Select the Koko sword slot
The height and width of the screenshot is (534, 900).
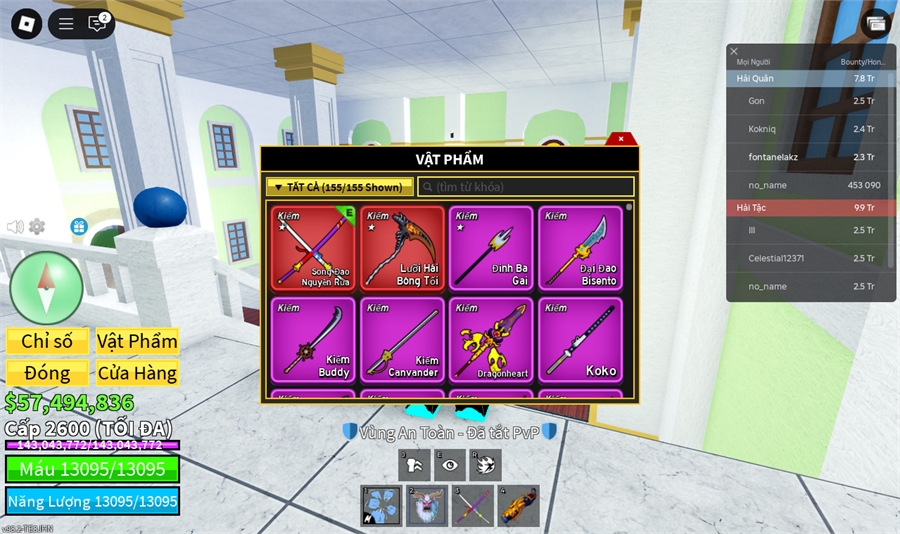[580, 339]
